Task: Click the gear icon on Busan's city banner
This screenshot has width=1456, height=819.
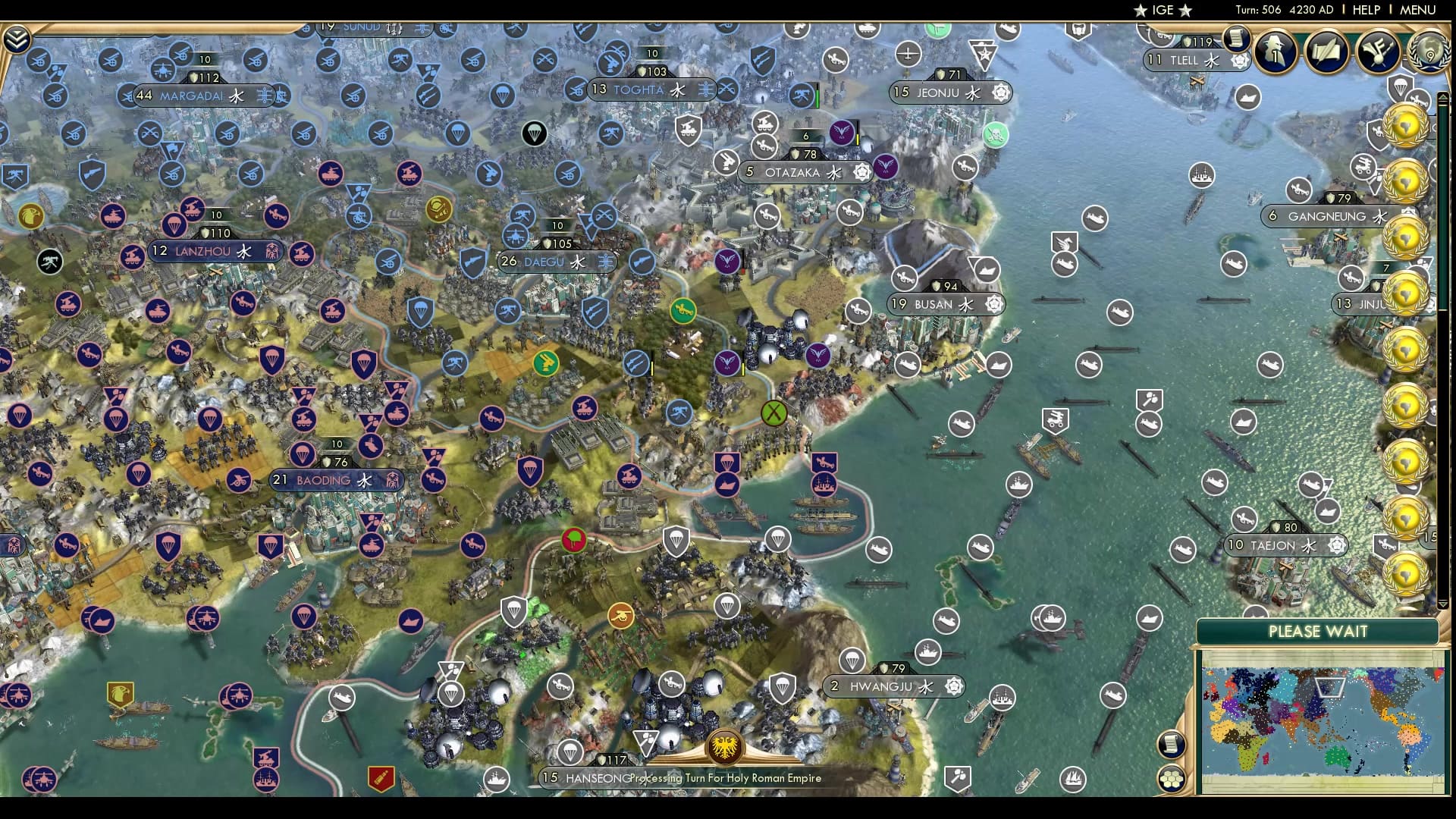Action: [994, 304]
